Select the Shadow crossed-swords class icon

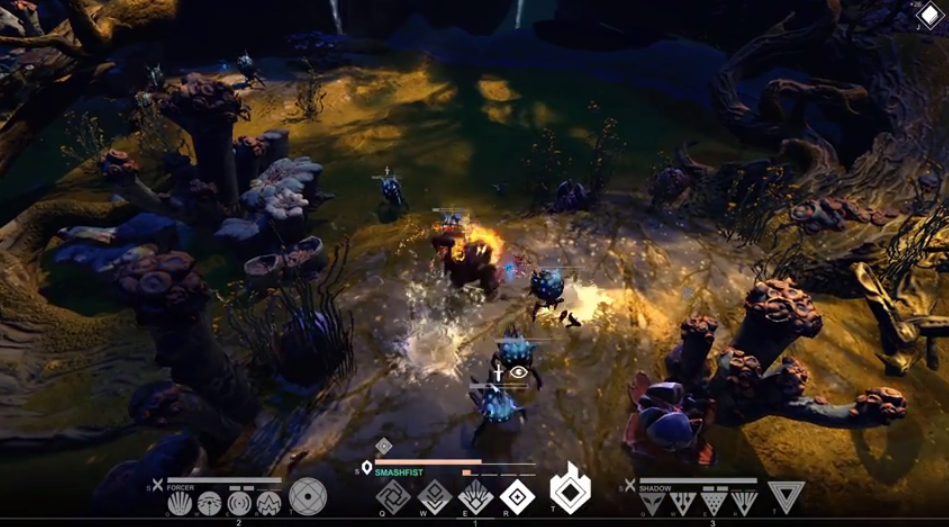630,485
